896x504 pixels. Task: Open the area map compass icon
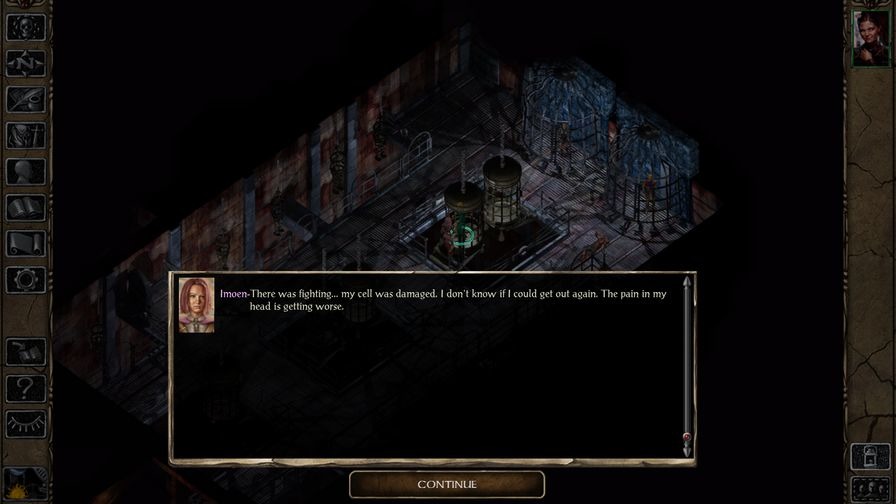coord(25,63)
